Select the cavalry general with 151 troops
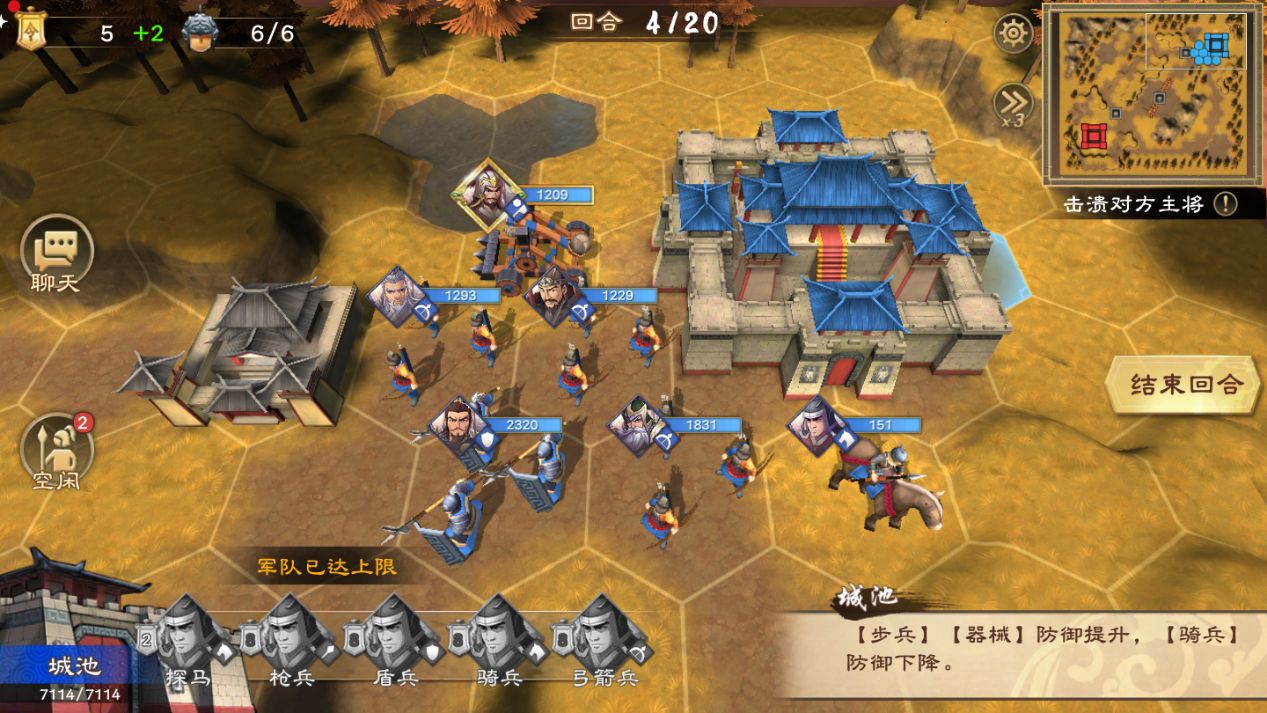 [x=816, y=425]
